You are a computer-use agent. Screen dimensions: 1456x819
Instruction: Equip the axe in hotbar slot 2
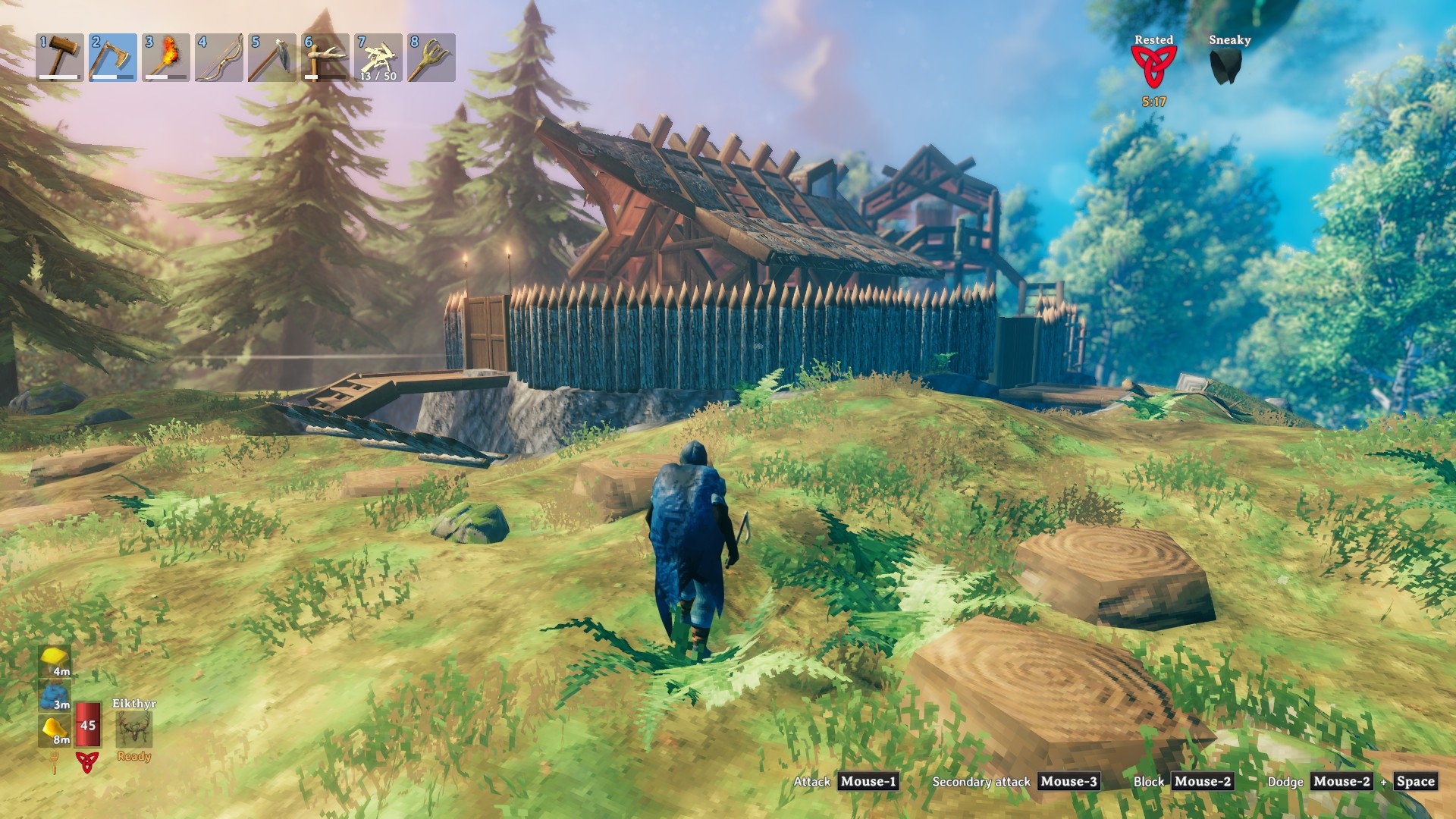pos(113,58)
